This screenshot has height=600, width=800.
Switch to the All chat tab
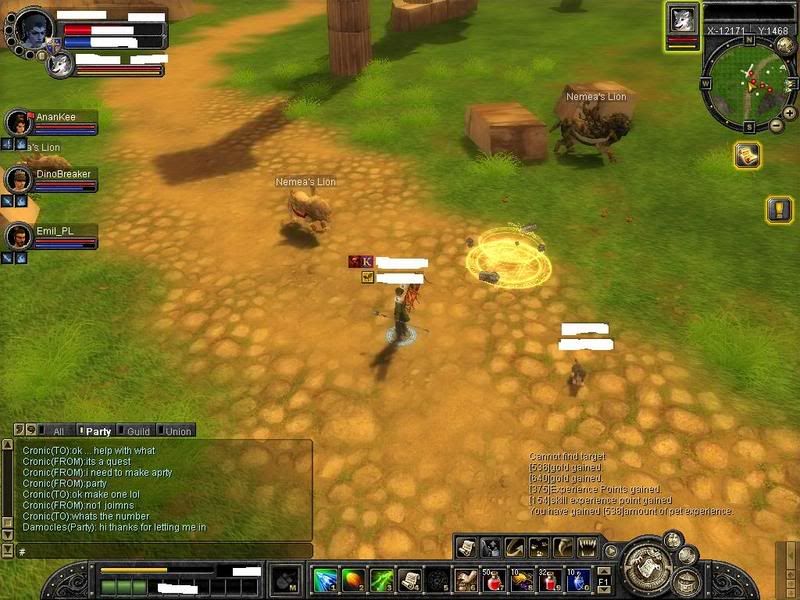pos(58,431)
